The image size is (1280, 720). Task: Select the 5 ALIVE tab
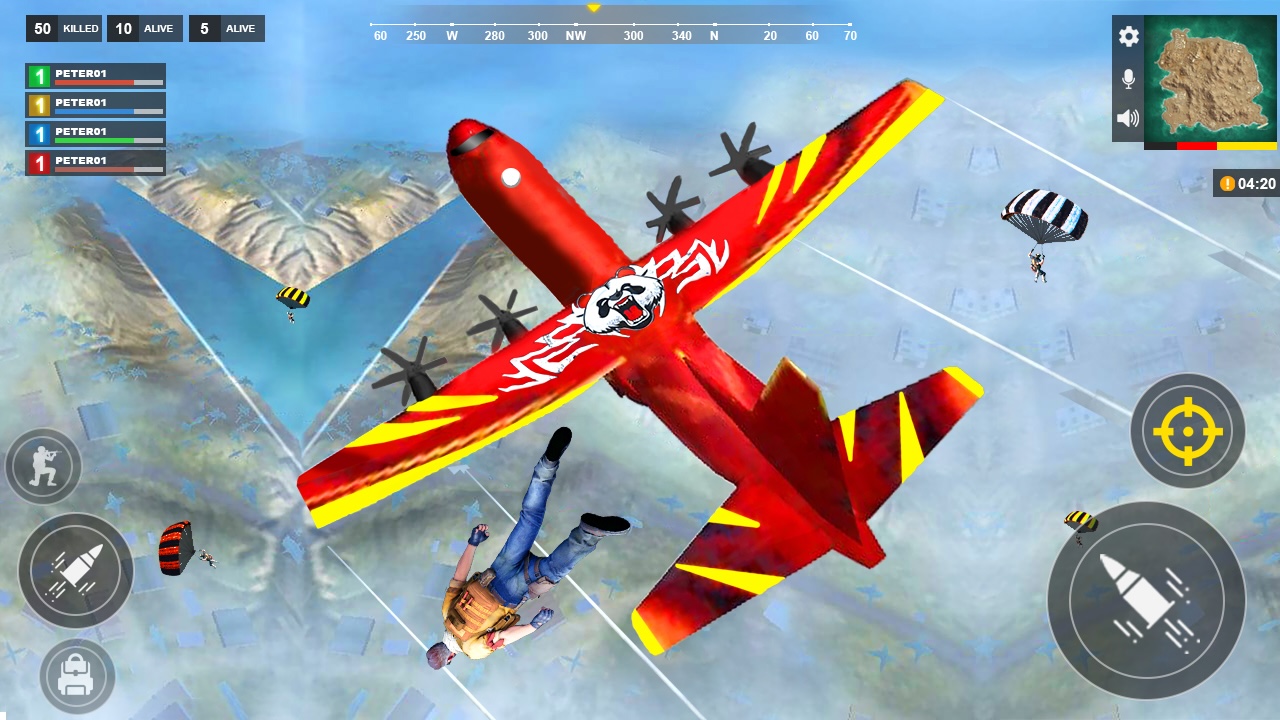227,28
